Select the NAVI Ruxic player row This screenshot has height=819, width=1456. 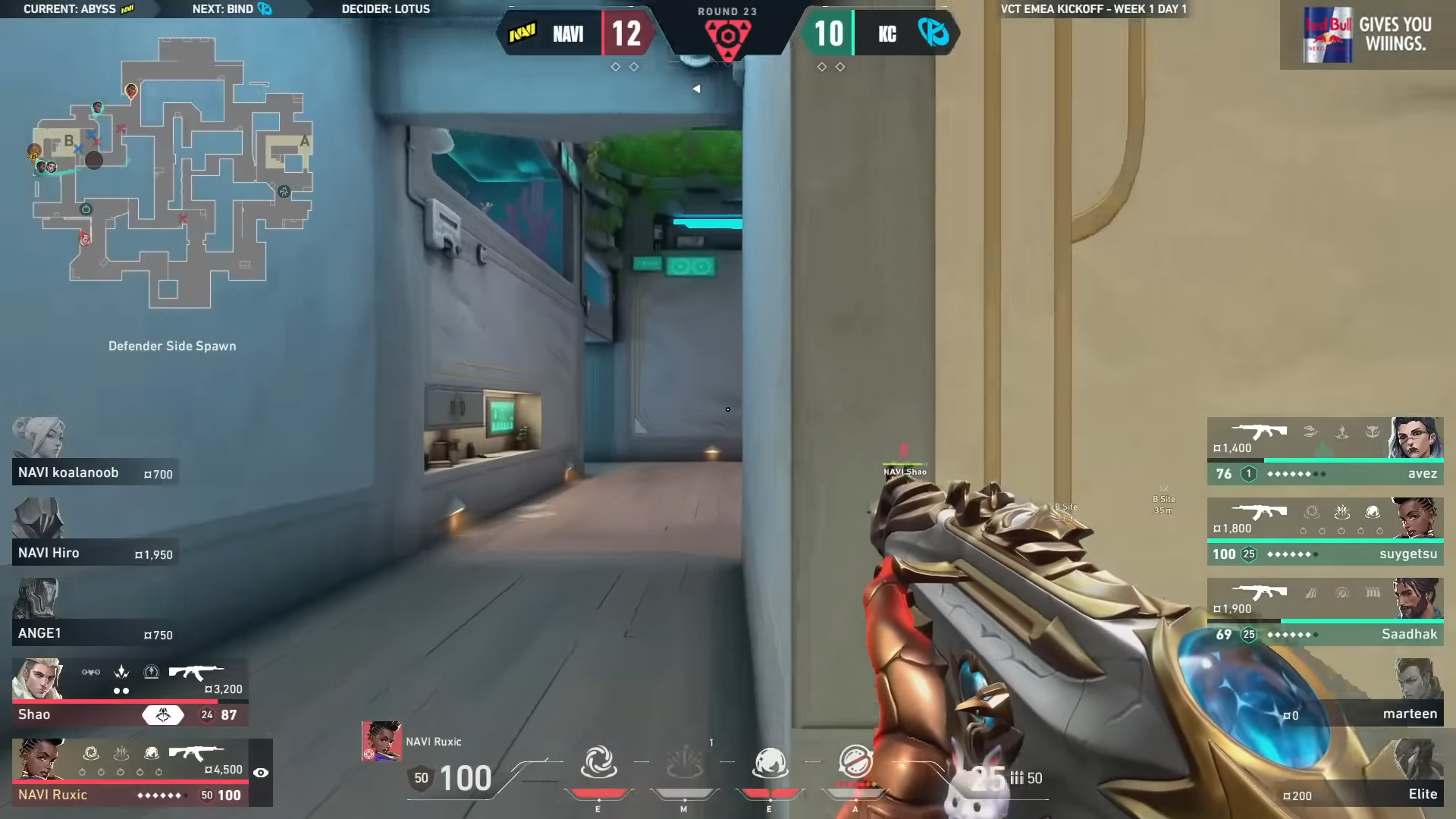(130, 773)
